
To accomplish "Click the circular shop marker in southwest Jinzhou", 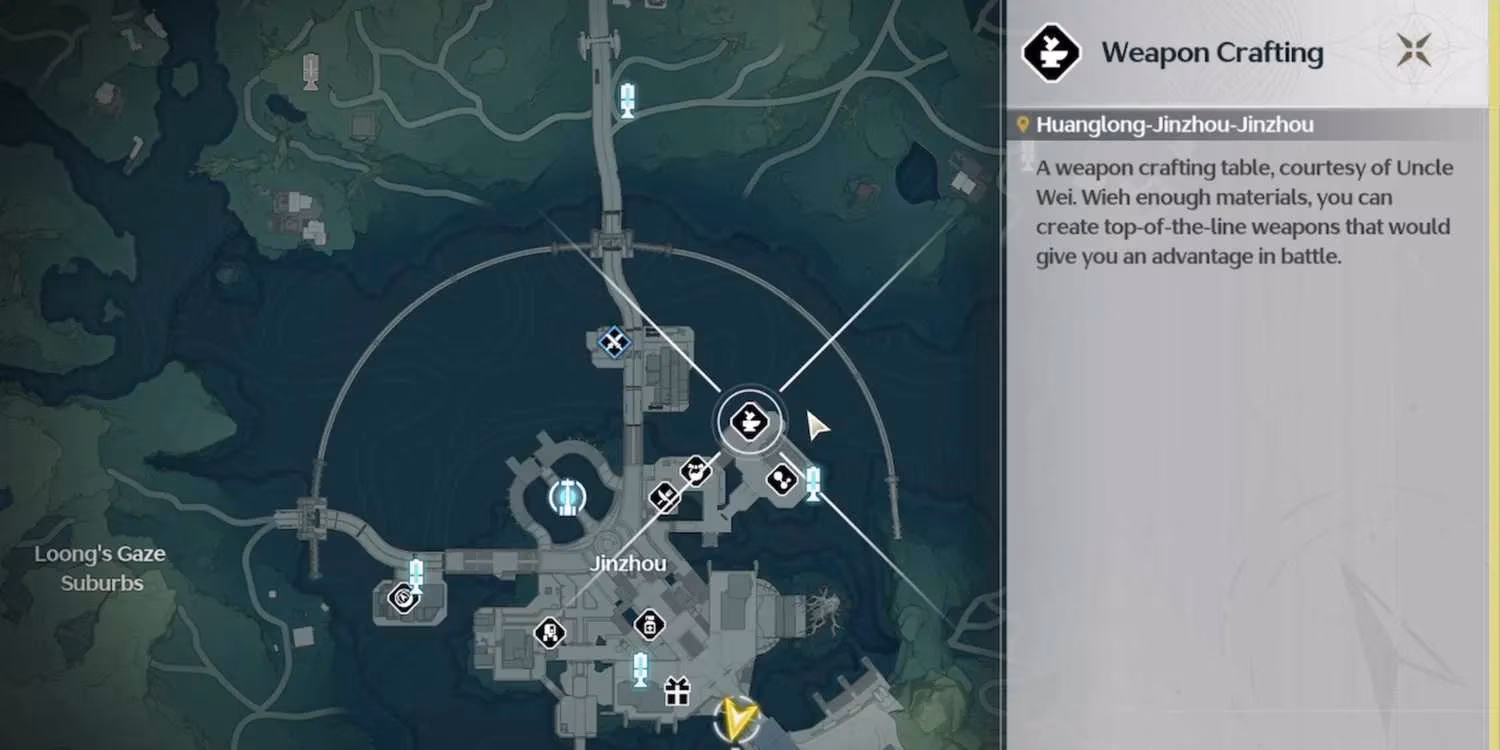I will (x=404, y=596).
